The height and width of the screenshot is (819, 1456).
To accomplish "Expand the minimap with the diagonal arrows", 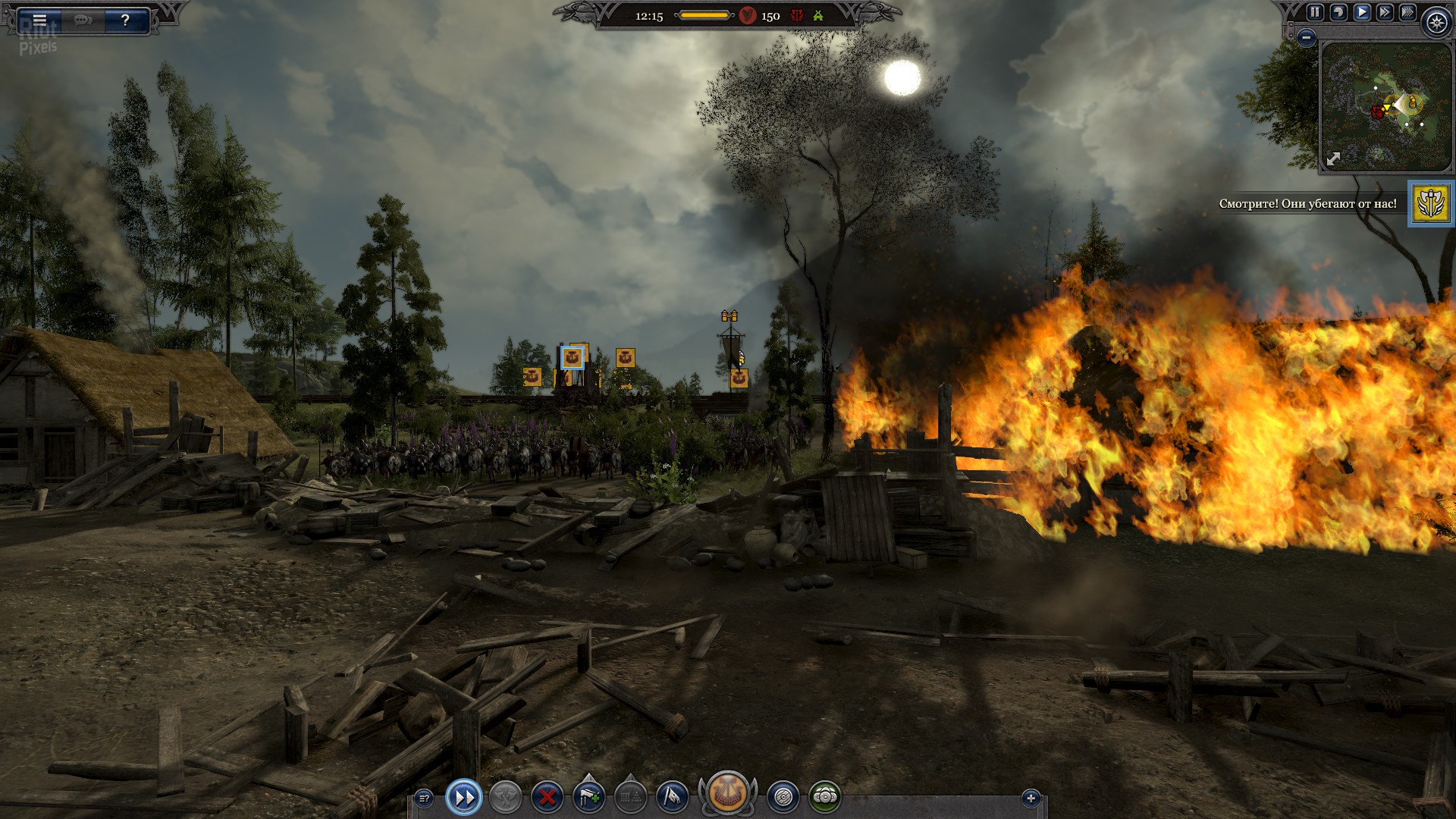I will (1333, 158).
